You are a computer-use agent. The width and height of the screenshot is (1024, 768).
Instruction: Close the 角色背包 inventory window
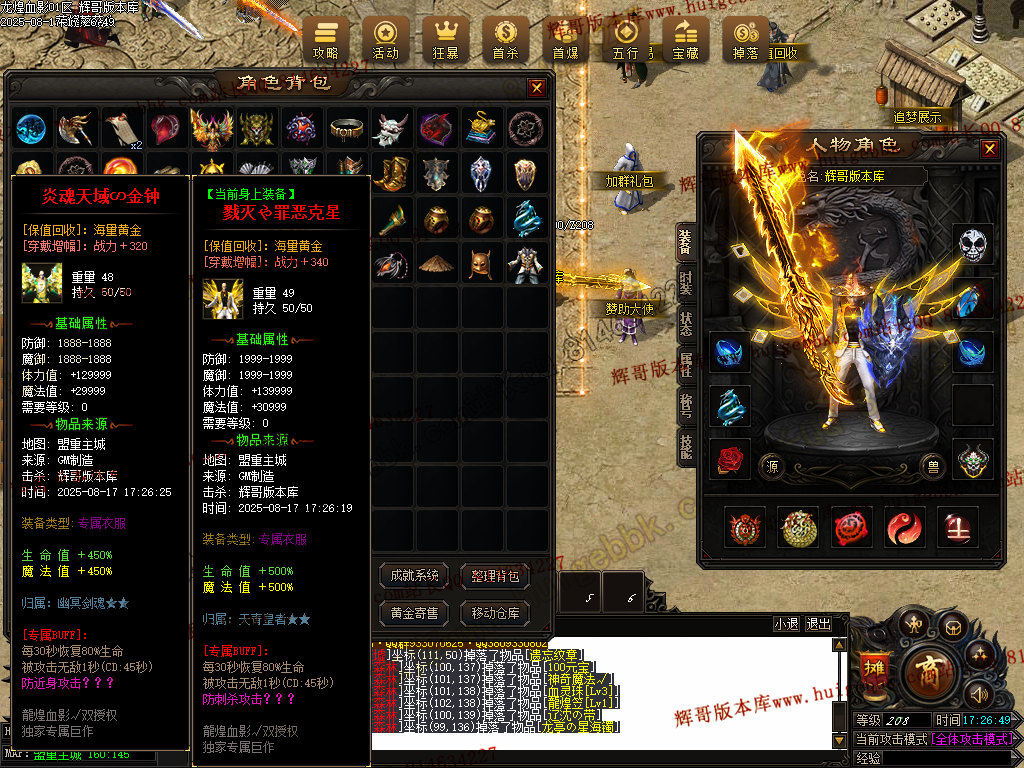coord(537,88)
